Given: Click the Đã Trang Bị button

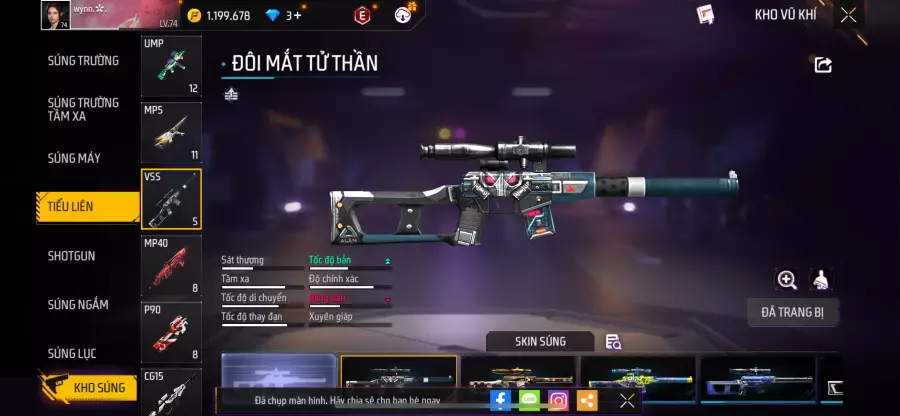Looking at the screenshot, I should [x=793, y=312].
